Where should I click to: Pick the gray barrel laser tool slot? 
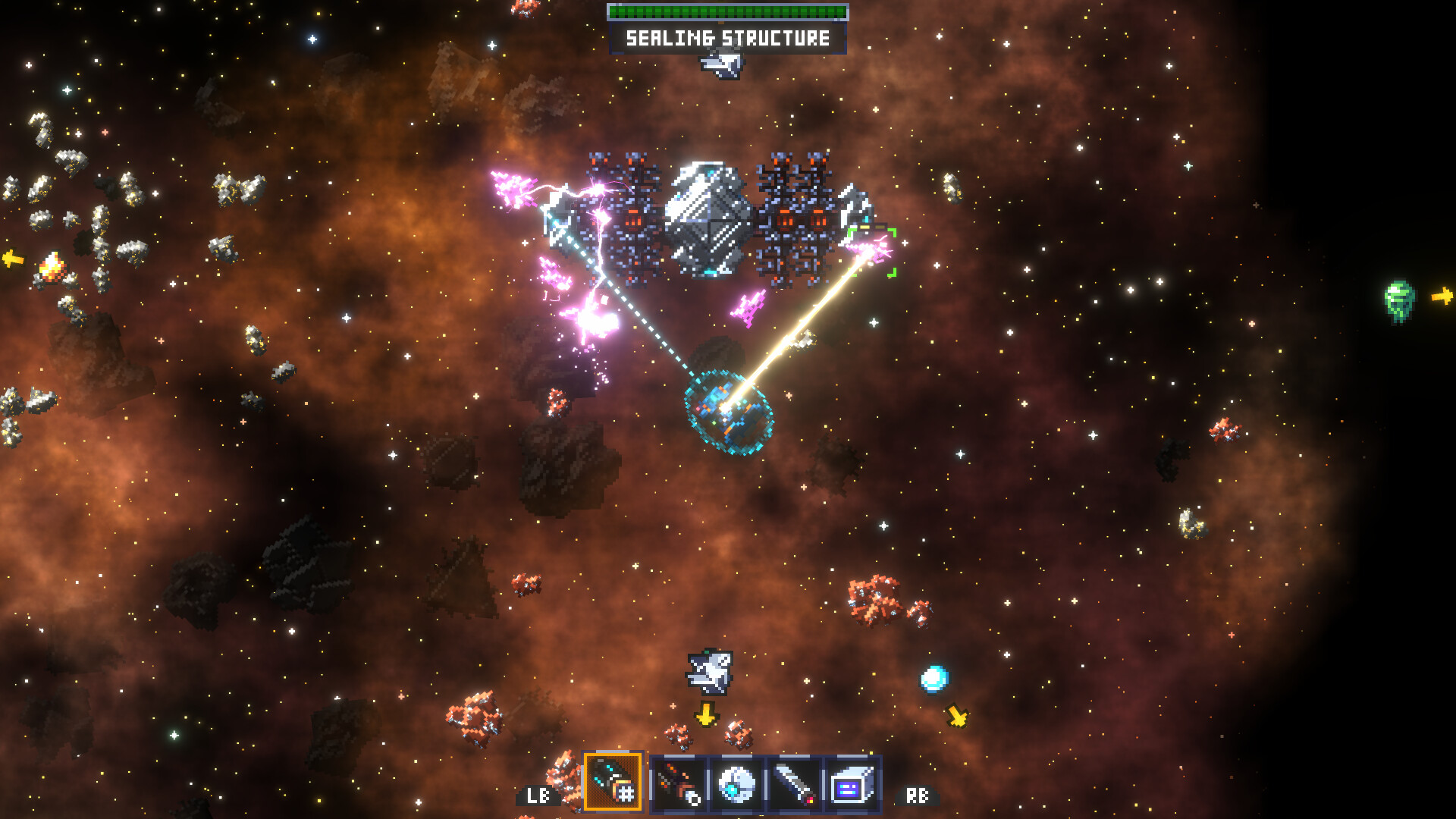coord(794,784)
